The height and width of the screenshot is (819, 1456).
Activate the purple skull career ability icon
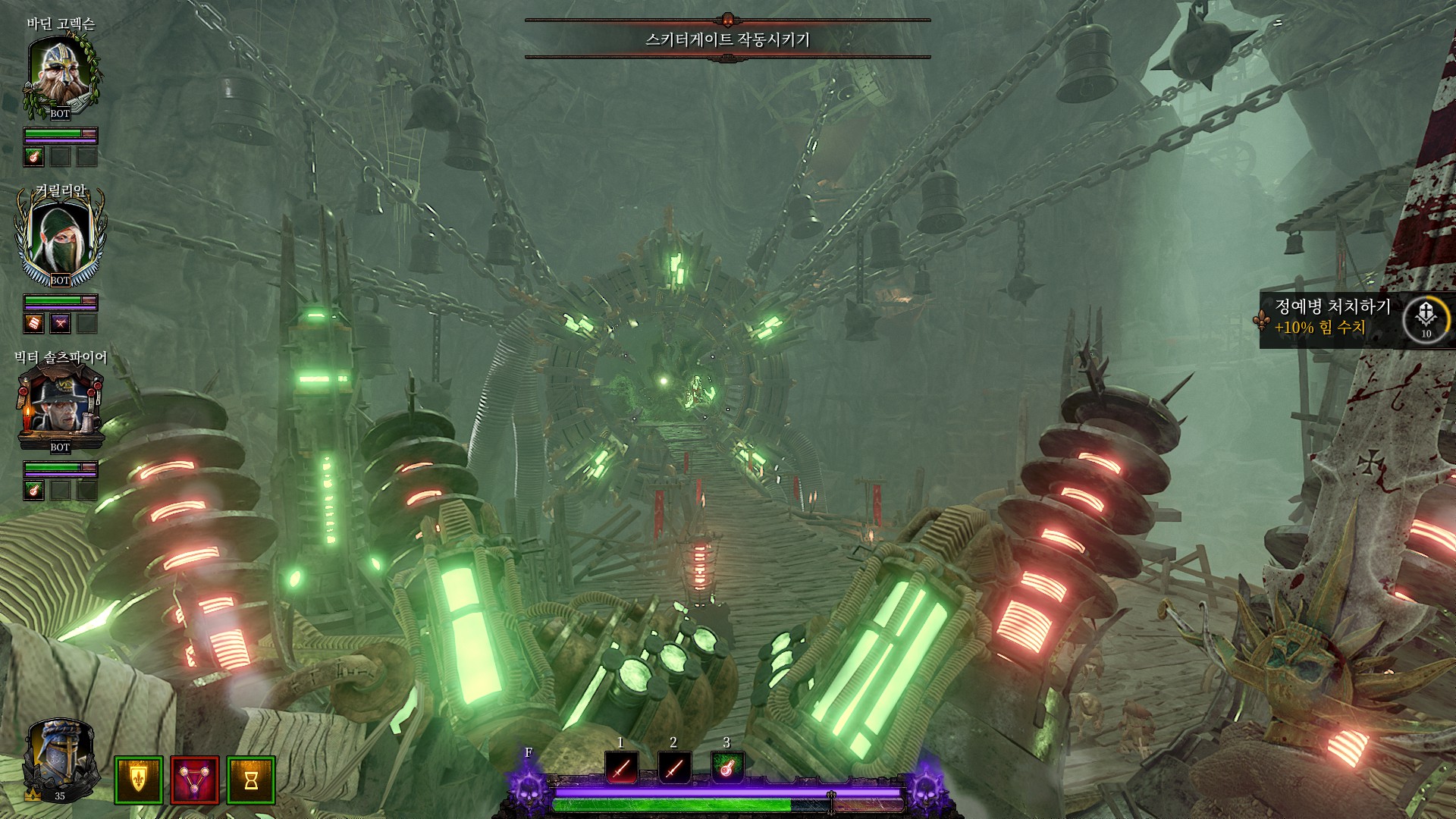click(528, 789)
